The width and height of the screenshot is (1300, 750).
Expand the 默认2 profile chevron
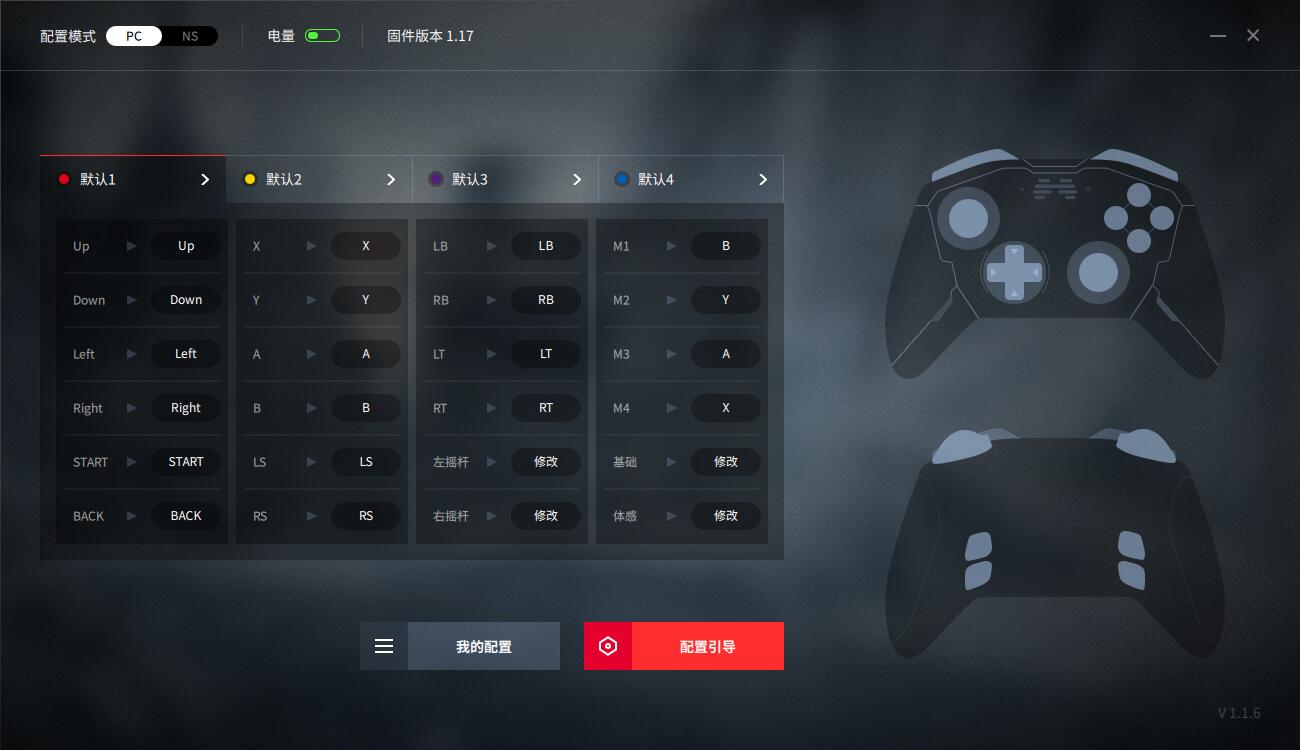(x=390, y=179)
